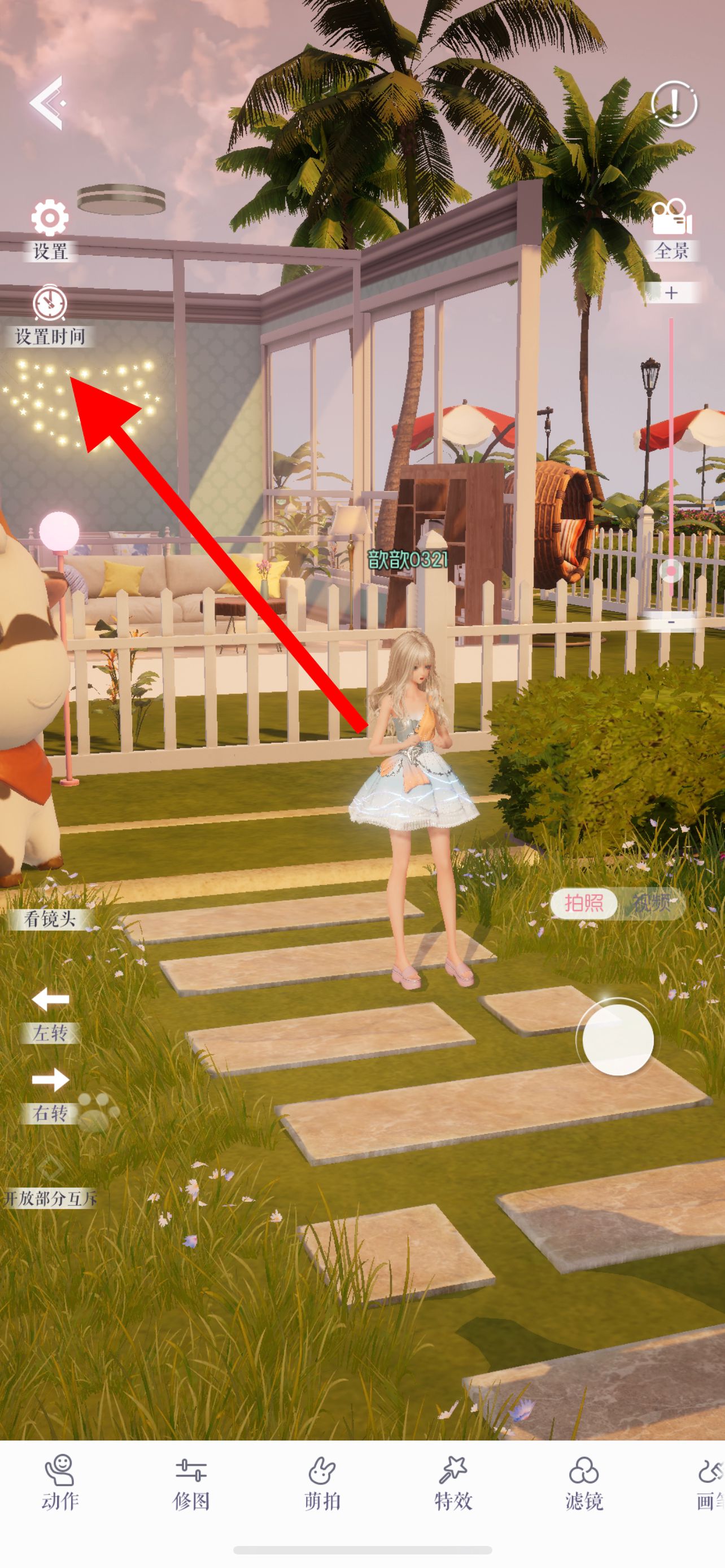Select 拍照 photo mode
This screenshot has height=1568, width=725.
[584, 903]
